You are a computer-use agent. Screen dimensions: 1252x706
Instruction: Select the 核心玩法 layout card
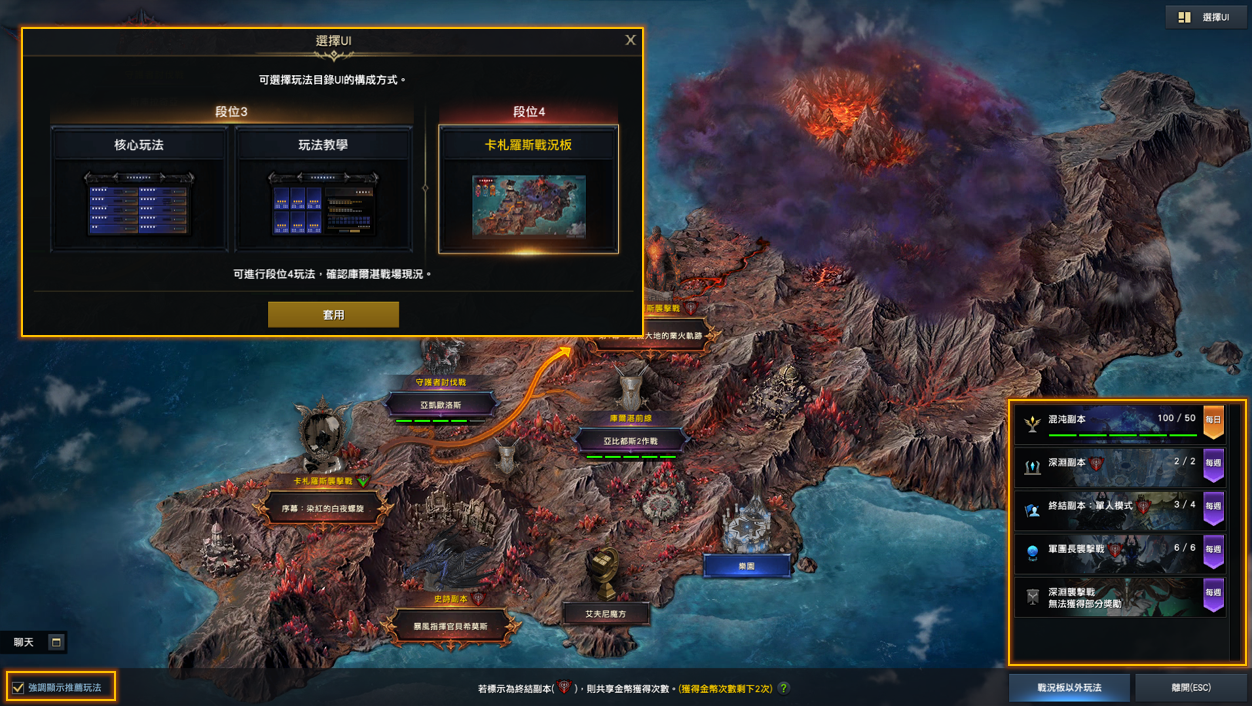[139, 188]
